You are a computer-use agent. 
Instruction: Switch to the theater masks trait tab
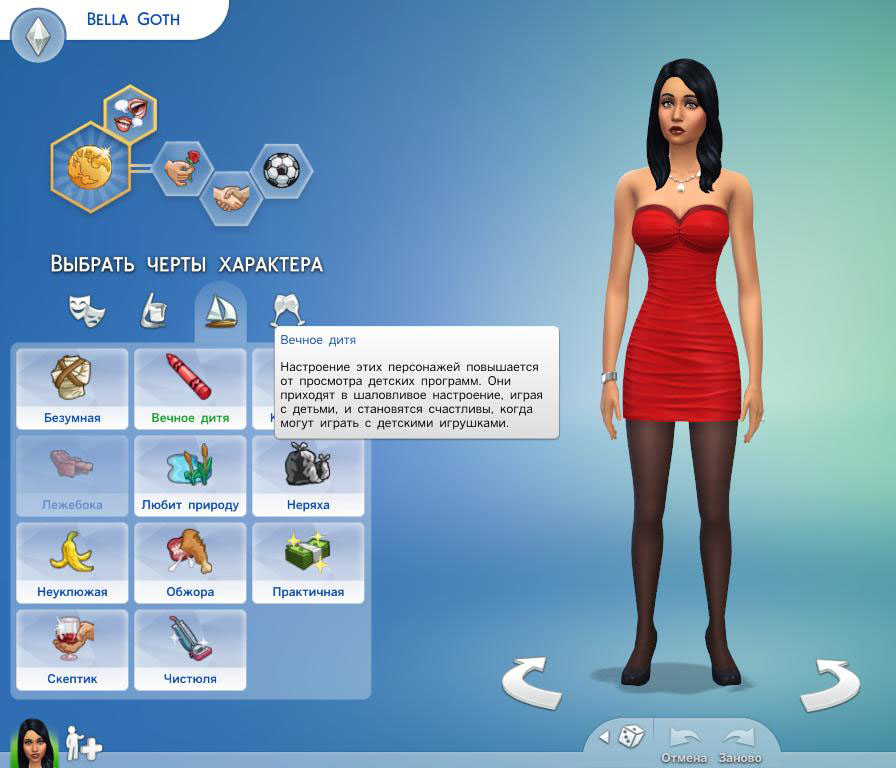[x=87, y=310]
